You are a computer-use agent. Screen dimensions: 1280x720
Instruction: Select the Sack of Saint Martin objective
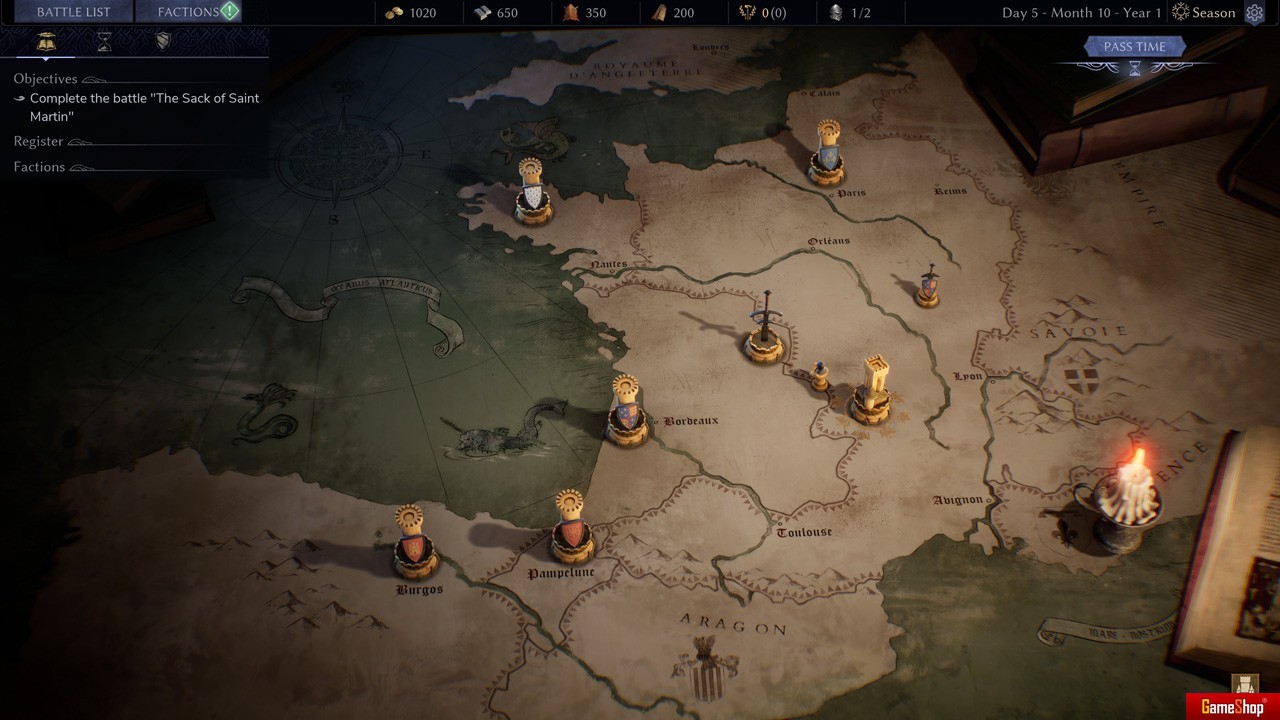coord(144,107)
